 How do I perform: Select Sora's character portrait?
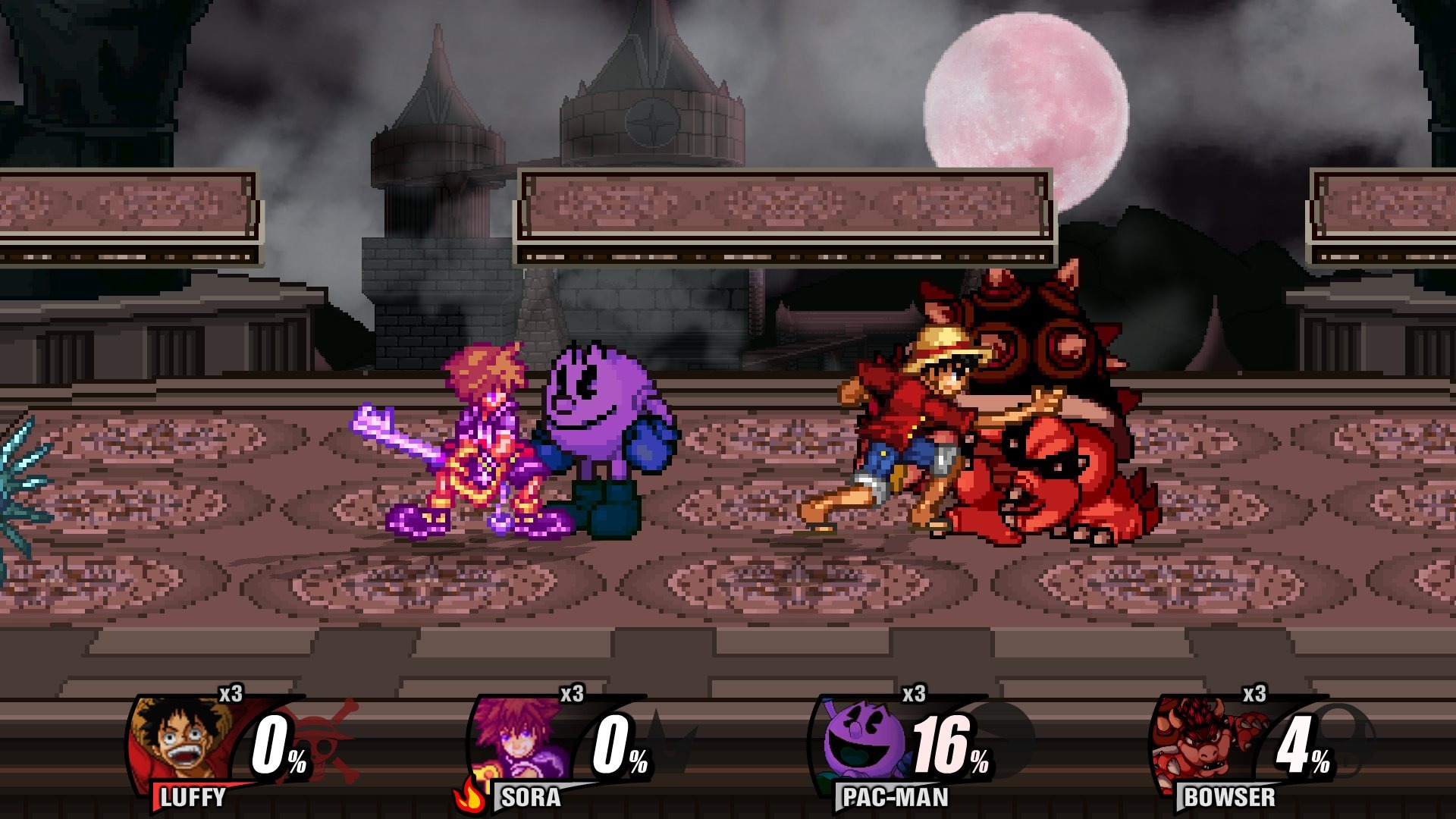coord(519,740)
